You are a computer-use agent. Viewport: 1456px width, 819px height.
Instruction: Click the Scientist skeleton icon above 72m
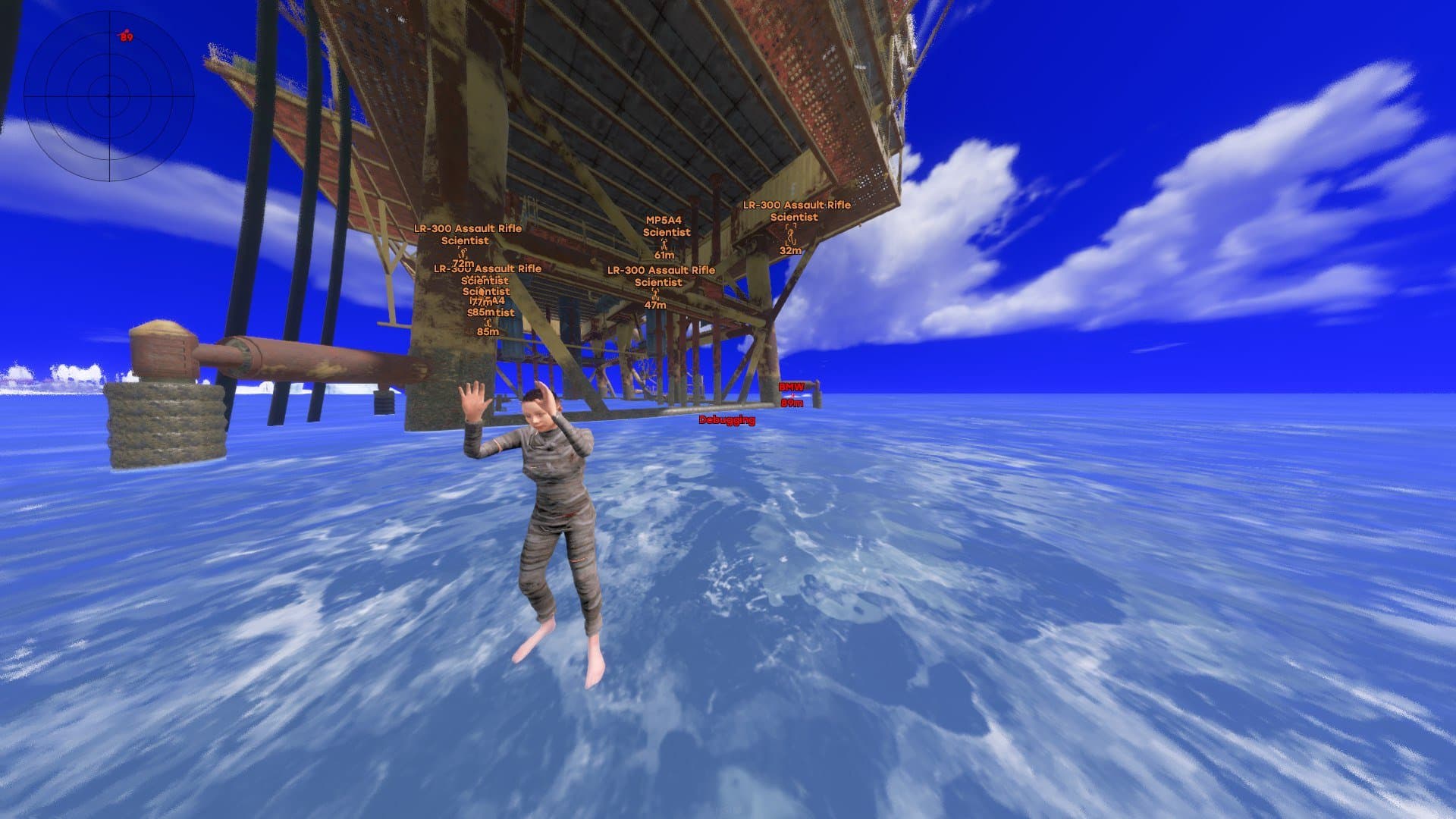pos(463,253)
